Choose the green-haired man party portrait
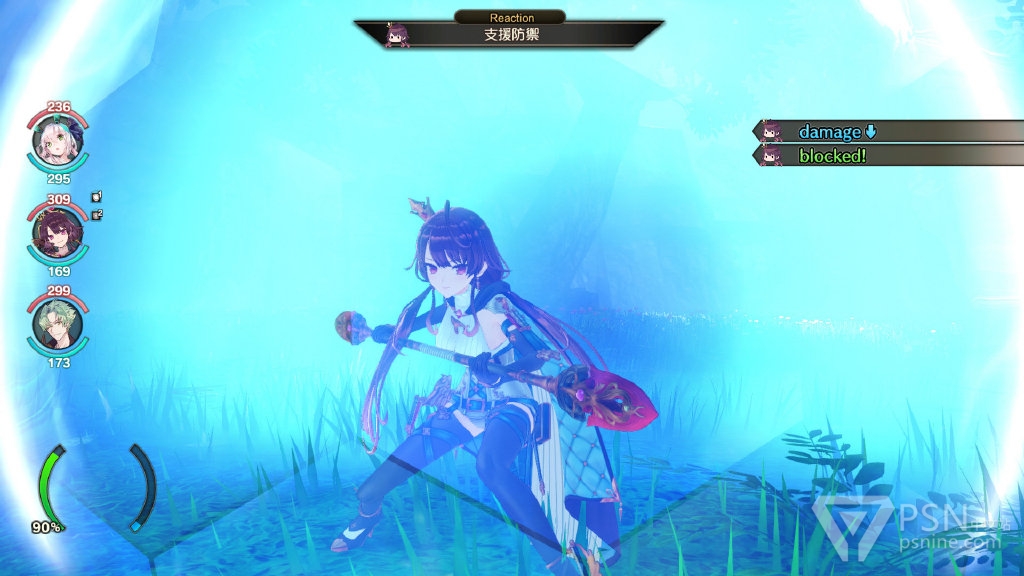 pyautogui.click(x=58, y=325)
